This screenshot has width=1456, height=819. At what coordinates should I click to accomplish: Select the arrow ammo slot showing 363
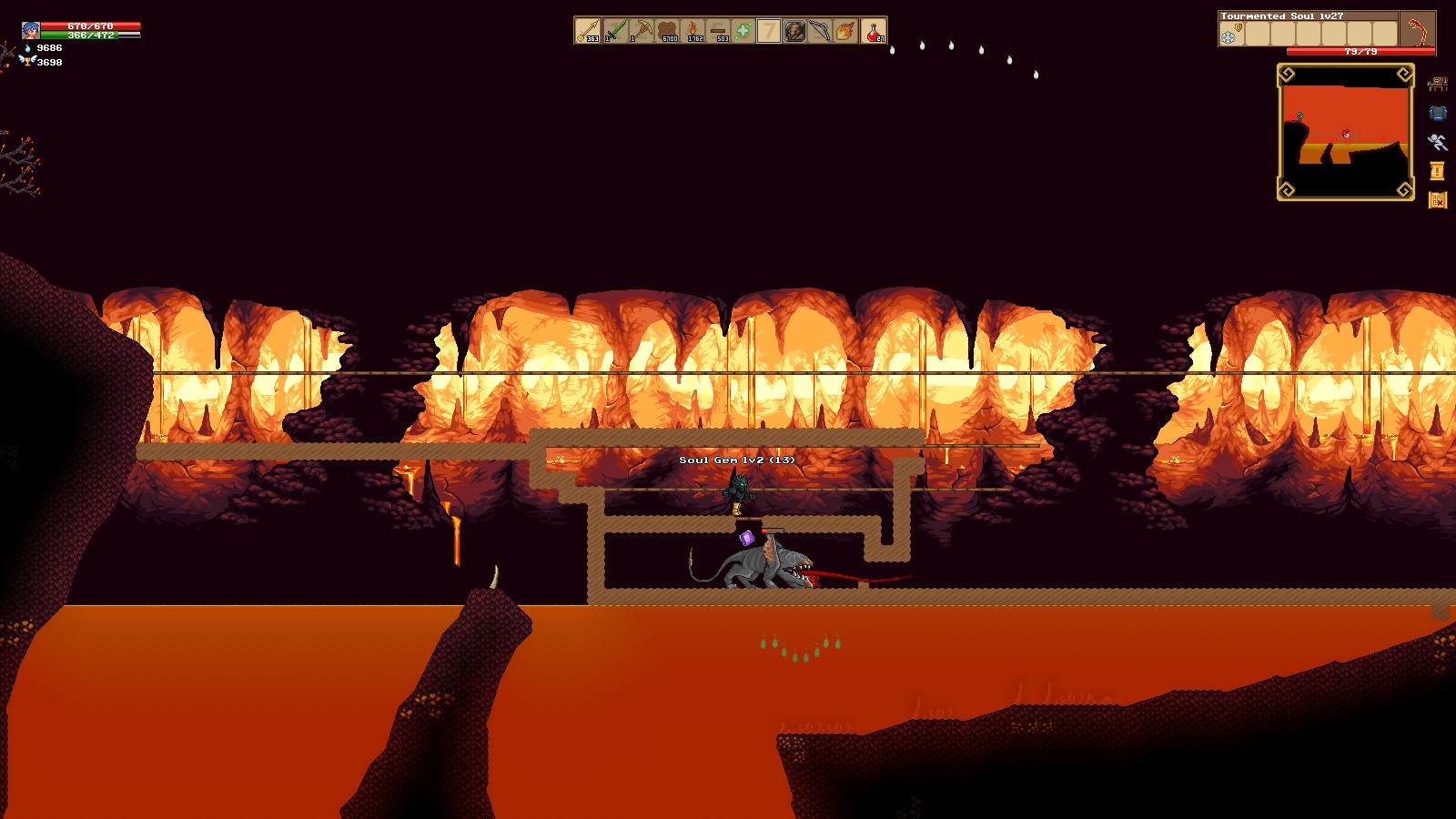(587, 29)
